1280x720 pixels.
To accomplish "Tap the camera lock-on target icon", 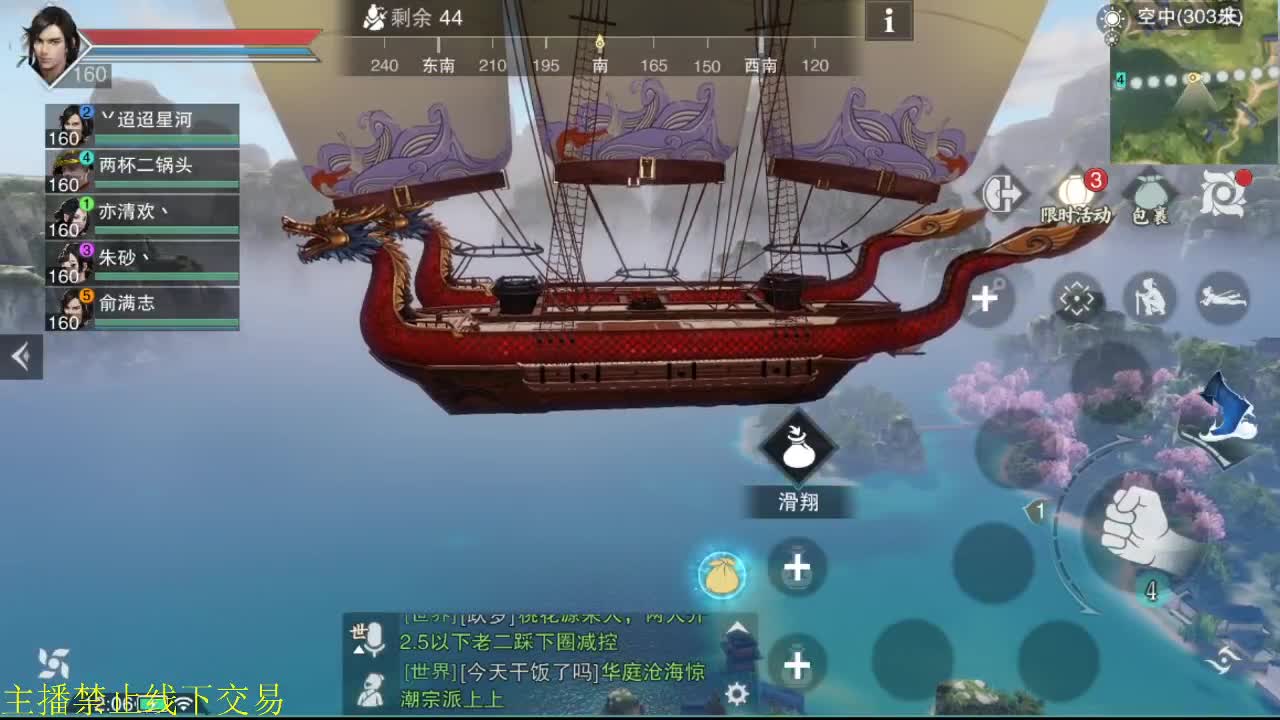I will coord(1077,297).
